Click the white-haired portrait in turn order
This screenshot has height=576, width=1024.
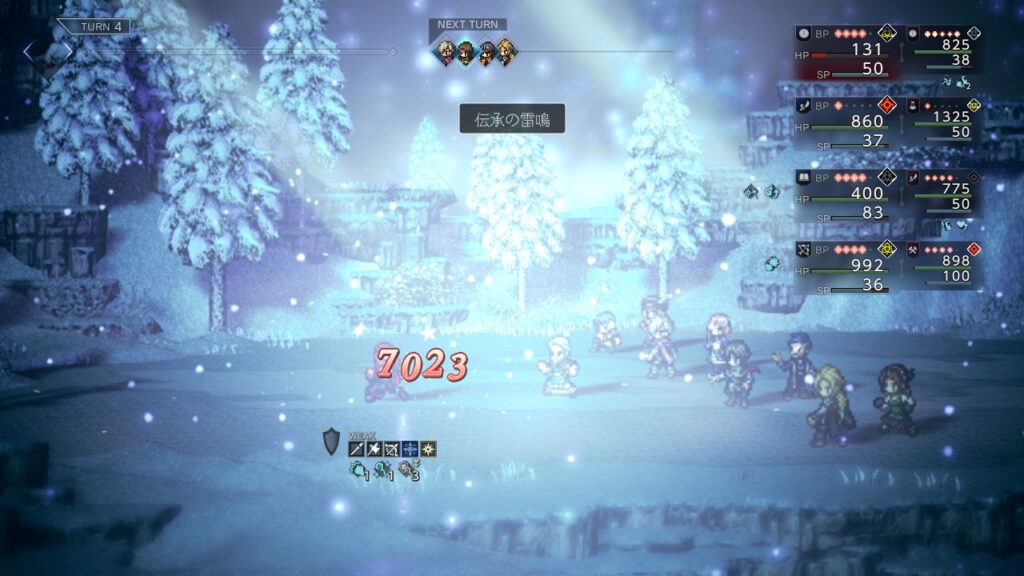(445, 50)
